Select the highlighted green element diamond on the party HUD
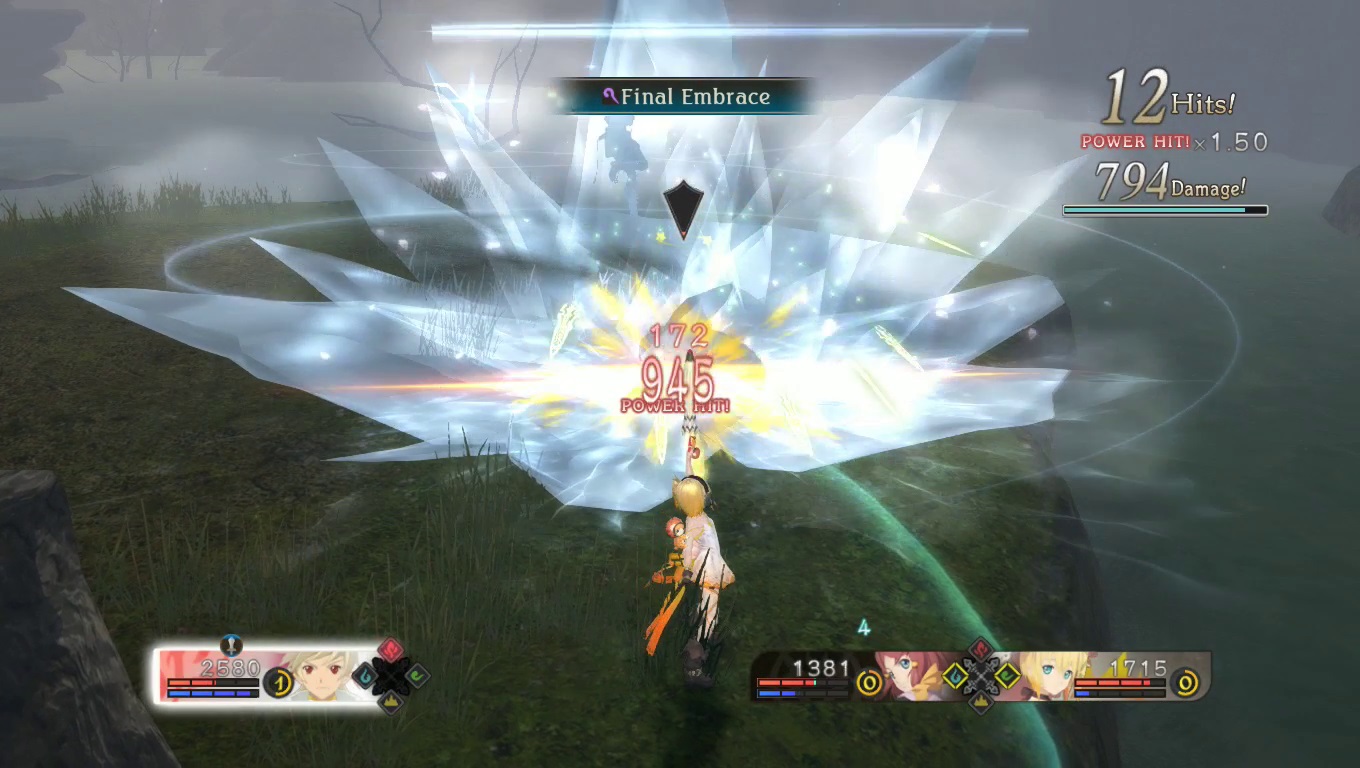Screen dimensions: 1360x768 pyautogui.click(x=1006, y=676)
